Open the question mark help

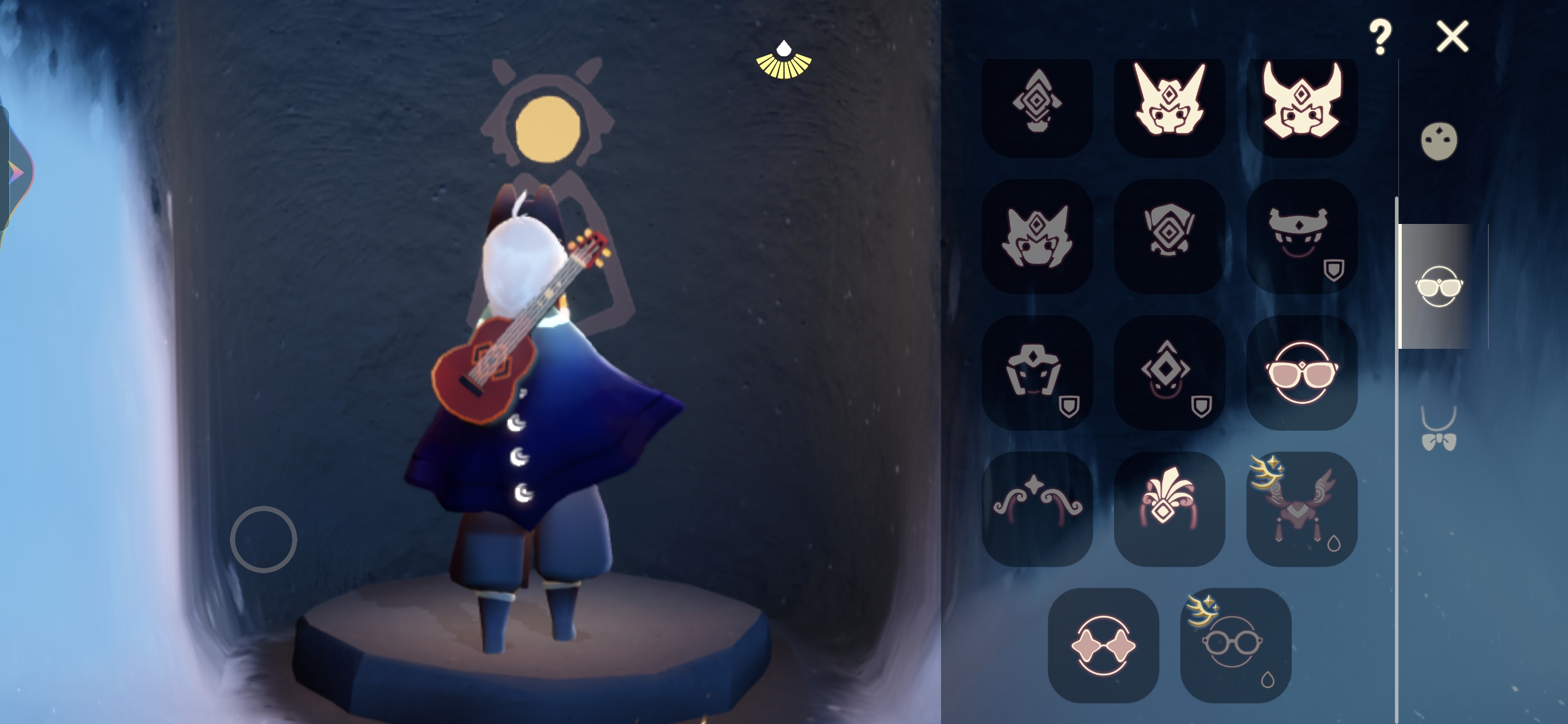pos(1381,37)
